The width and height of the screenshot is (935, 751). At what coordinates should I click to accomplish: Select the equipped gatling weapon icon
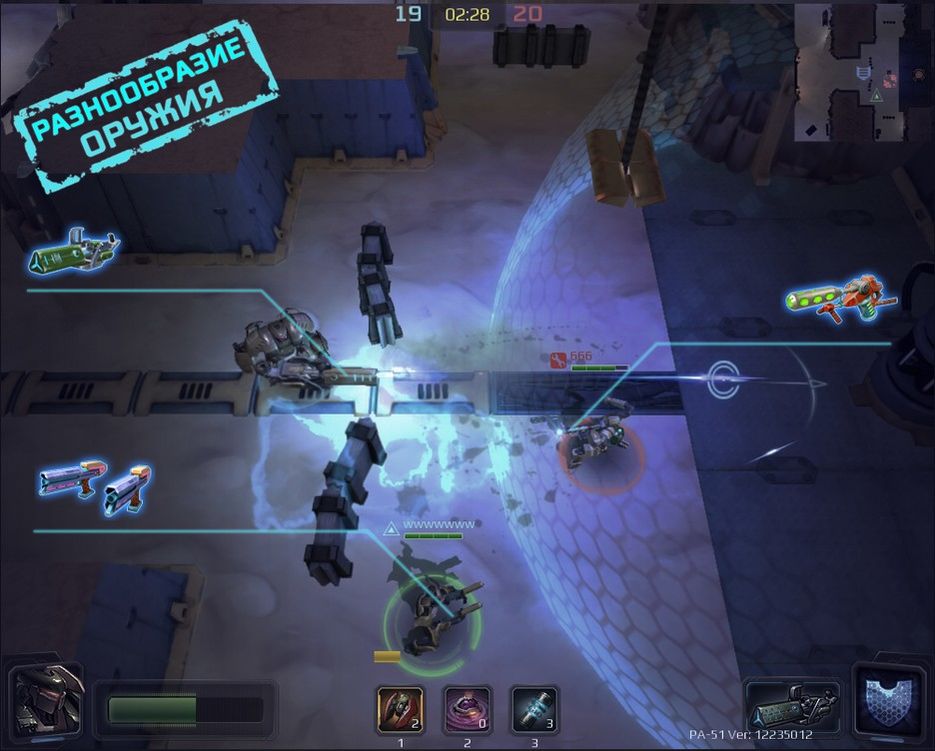pyautogui.click(x=791, y=707)
